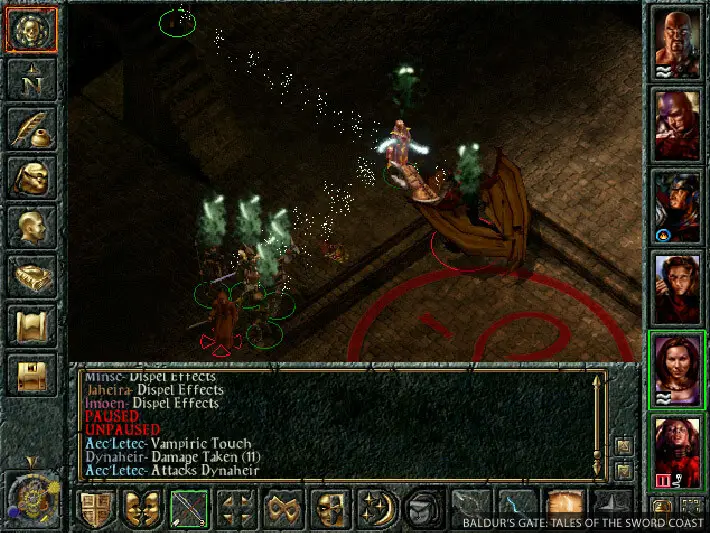Select the bald tattooed character portrait at top
Screen dimensions: 710x533
pyautogui.click(x=677, y=43)
